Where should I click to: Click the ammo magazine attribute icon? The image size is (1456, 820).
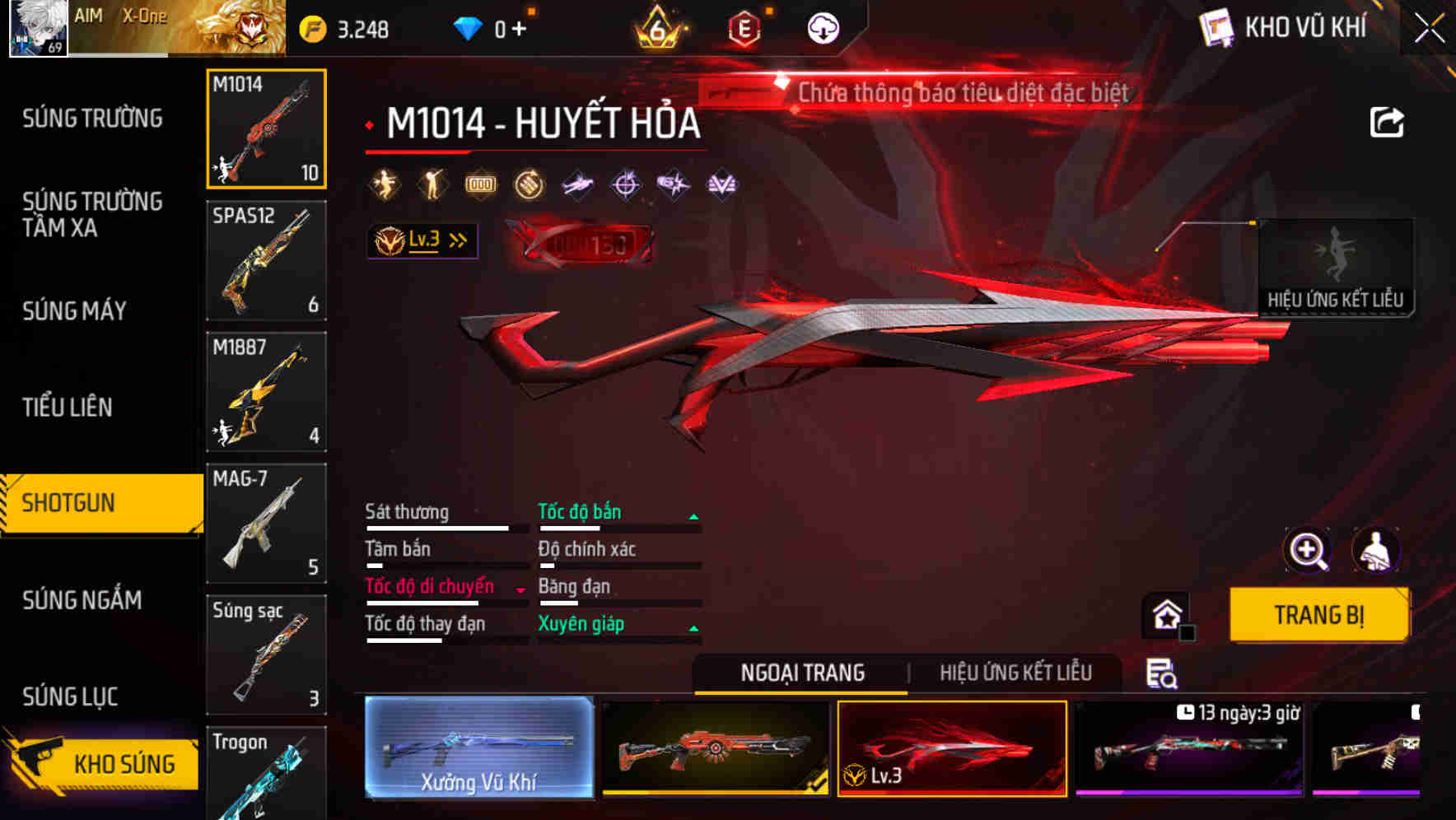tap(480, 184)
